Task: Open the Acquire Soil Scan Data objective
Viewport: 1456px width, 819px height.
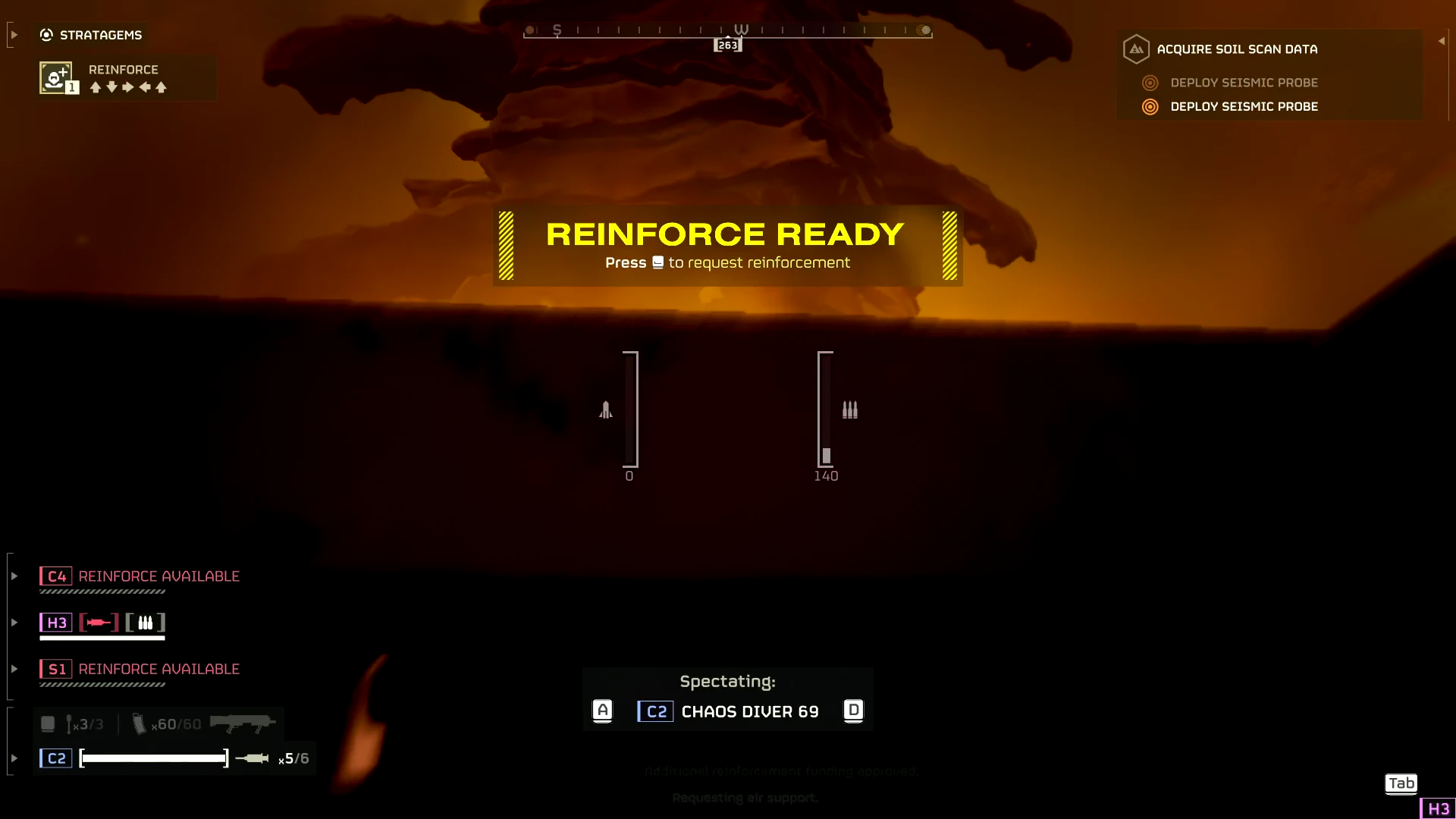Action: (x=1236, y=49)
